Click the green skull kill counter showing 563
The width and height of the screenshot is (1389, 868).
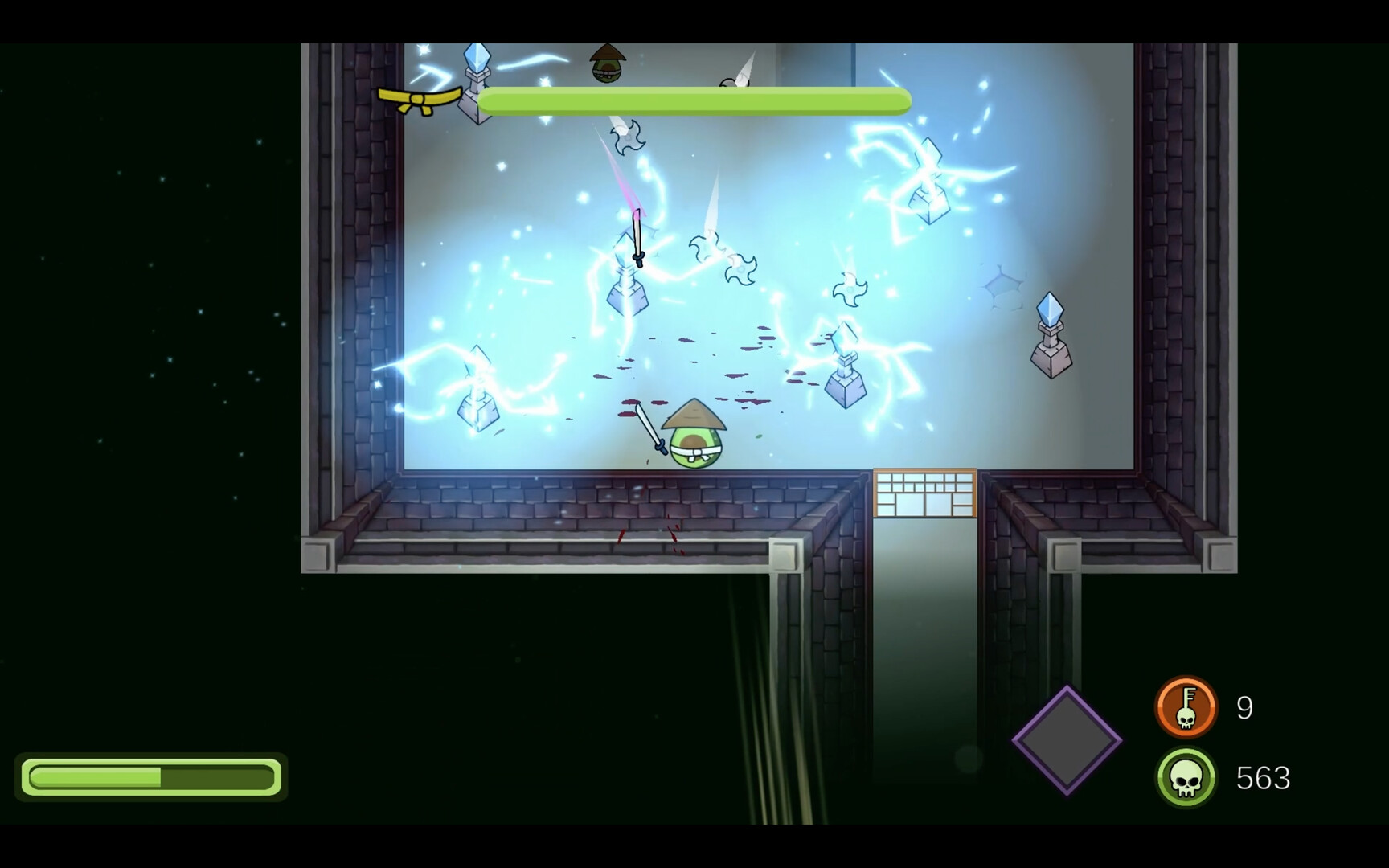[1188, 776]
